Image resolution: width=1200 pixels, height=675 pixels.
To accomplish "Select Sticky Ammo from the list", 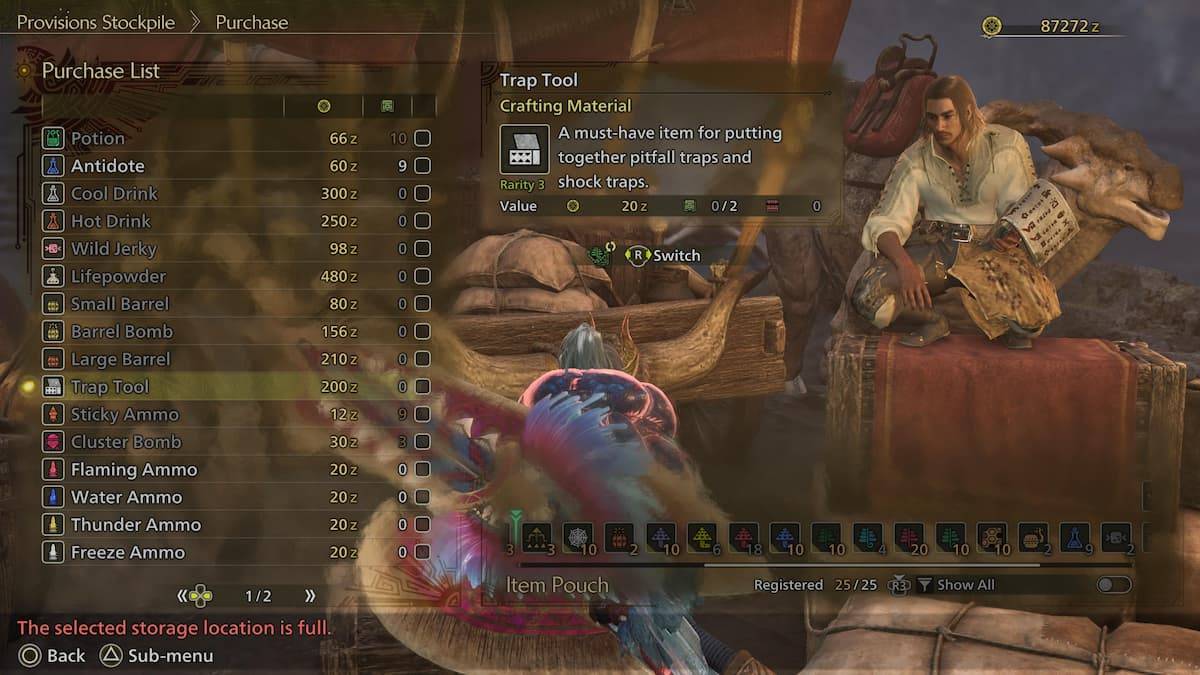I will (124, 414).
